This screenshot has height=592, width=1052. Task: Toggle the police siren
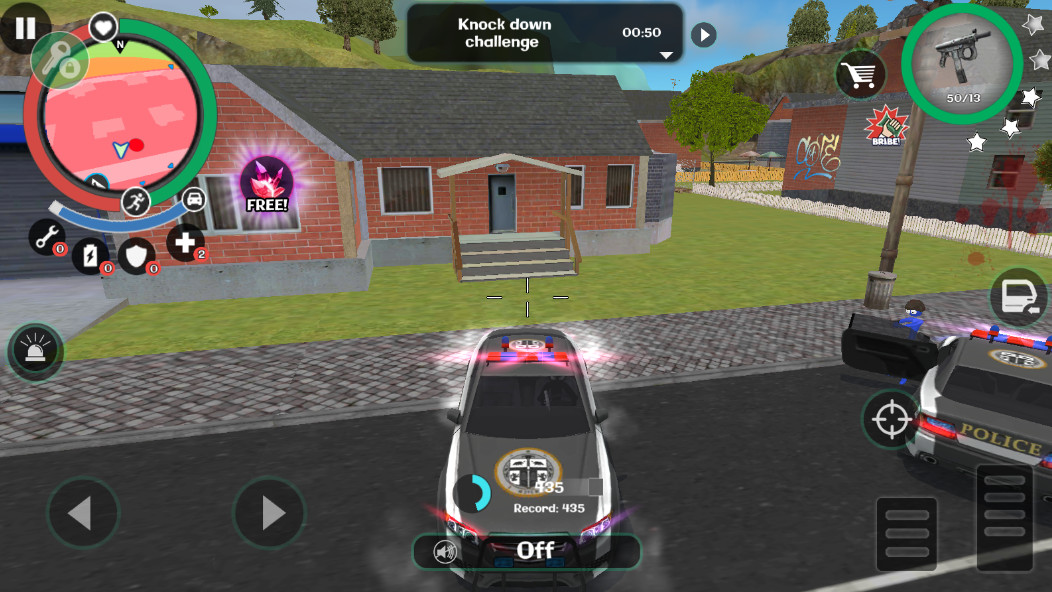pyautogui.click(x=36, y=352)
